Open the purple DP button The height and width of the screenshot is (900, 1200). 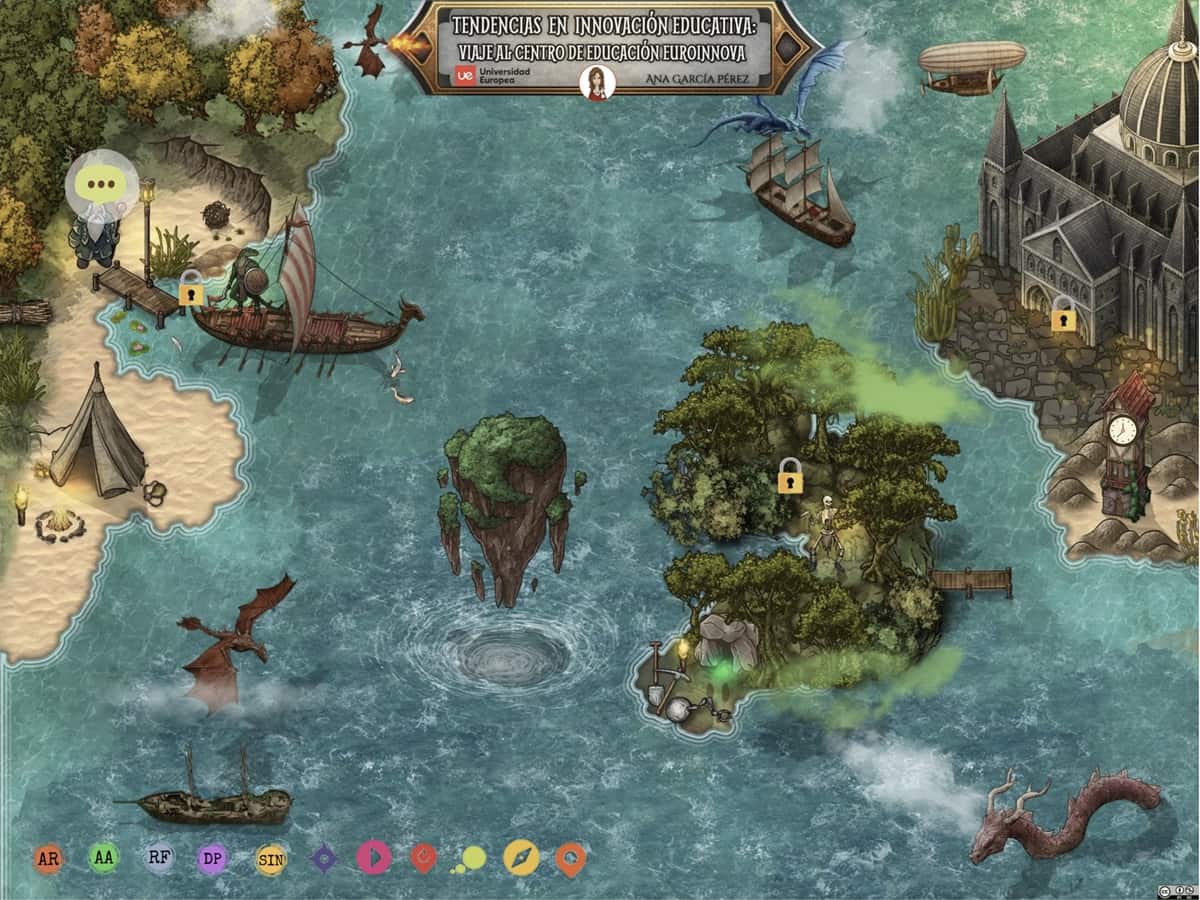click(x=212, y=858)
